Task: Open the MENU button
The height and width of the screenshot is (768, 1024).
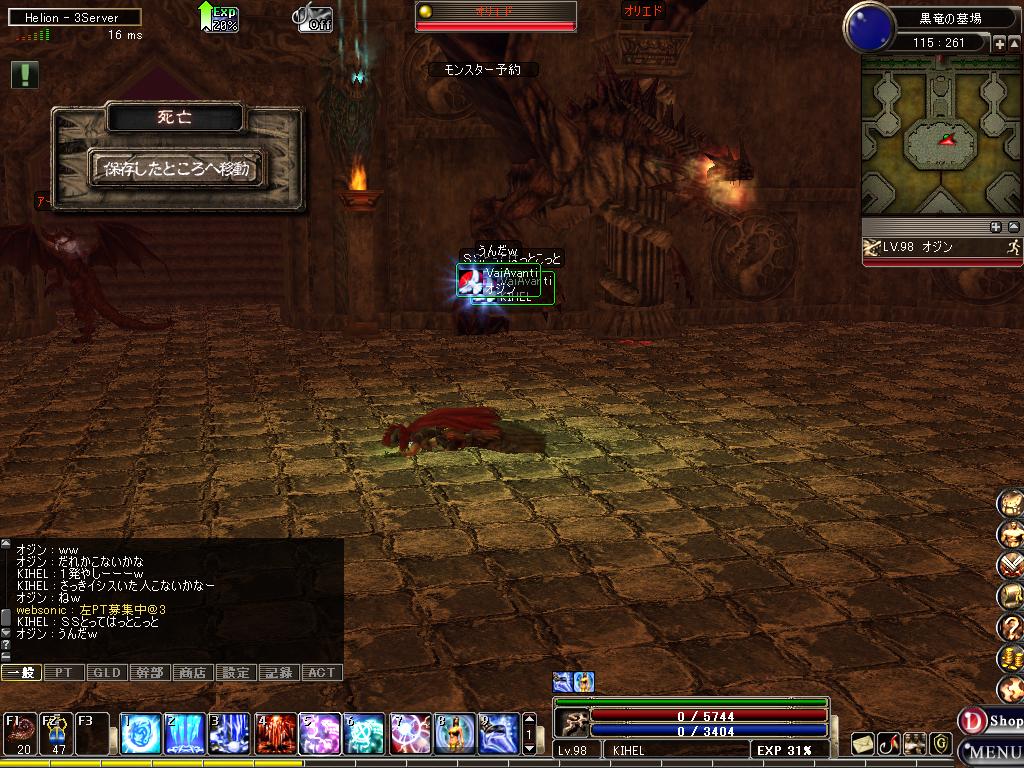Action: pos(993,752)
